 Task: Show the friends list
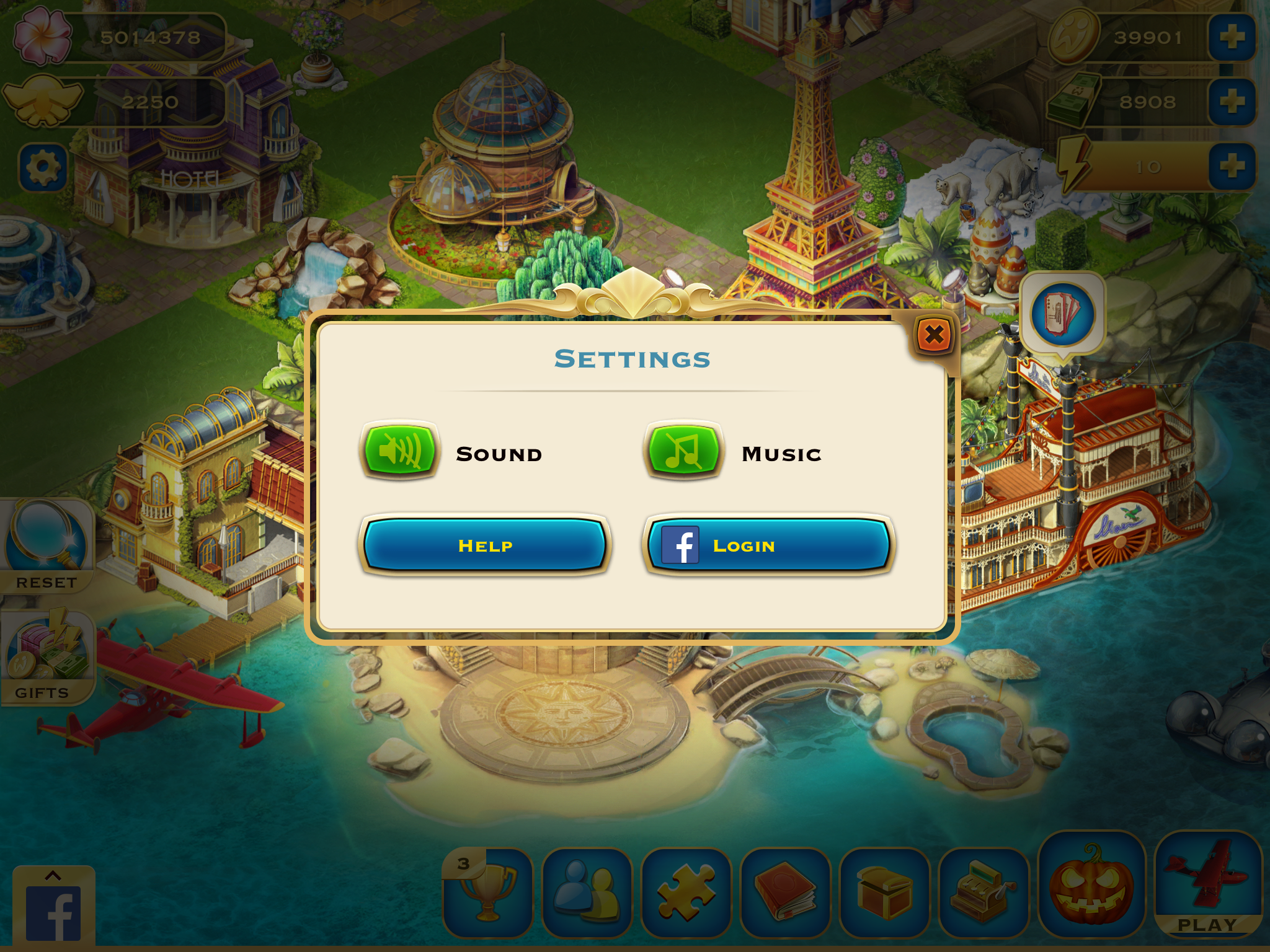587,892
